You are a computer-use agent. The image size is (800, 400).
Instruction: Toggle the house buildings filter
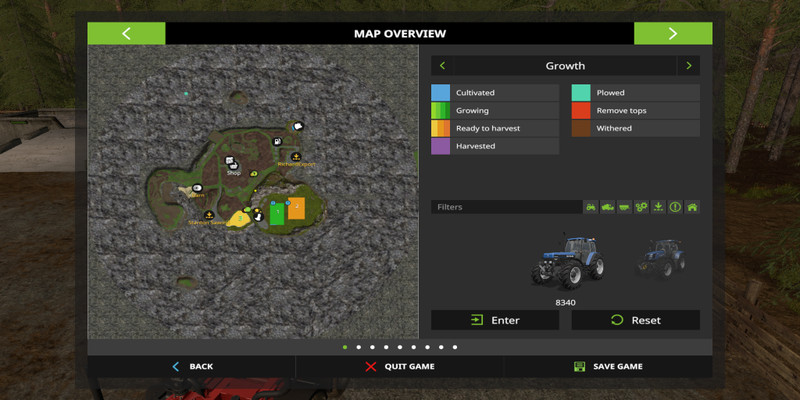pos(692,207)
